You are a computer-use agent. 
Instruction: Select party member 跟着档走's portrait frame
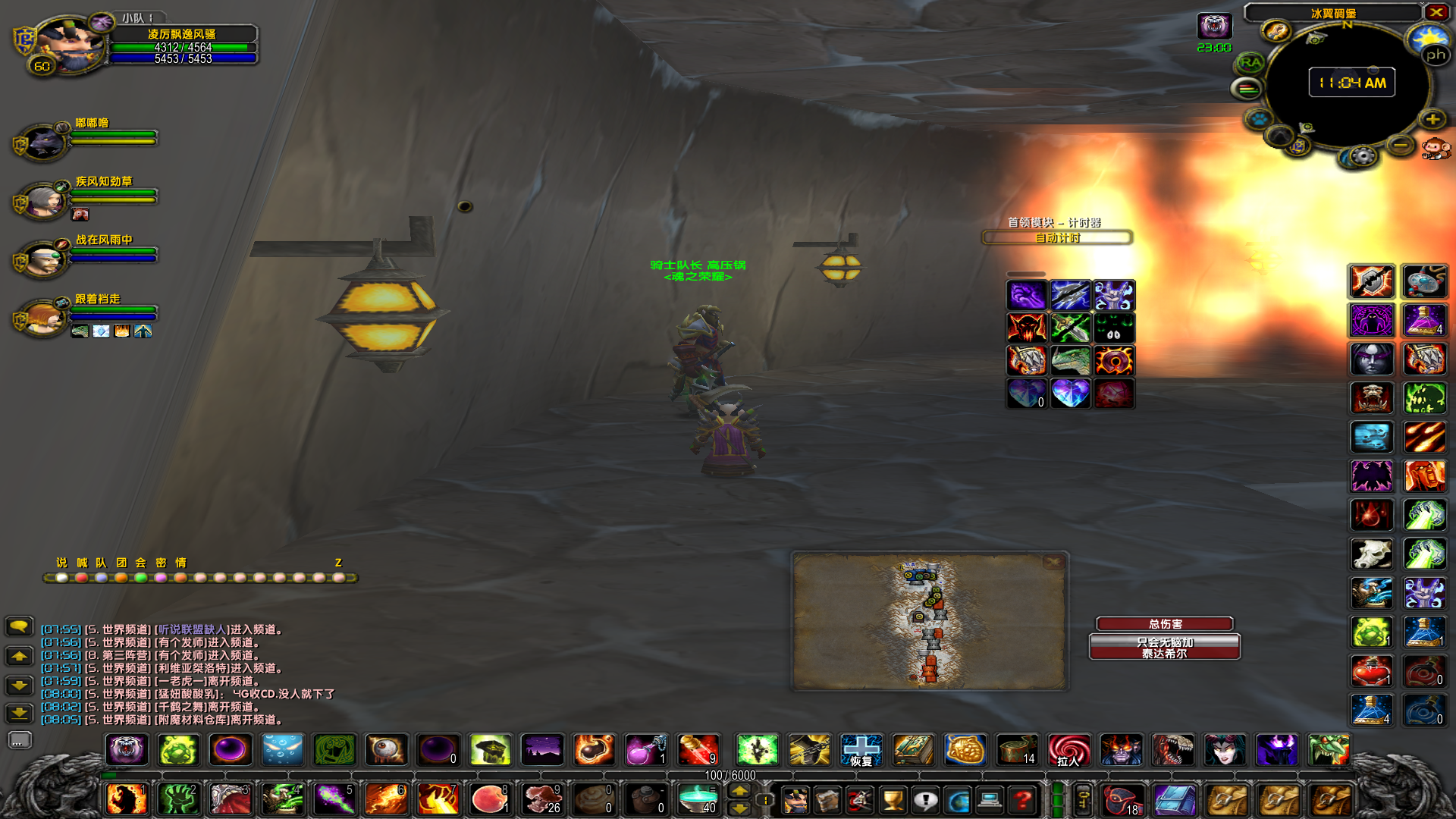tap(43, 317)
